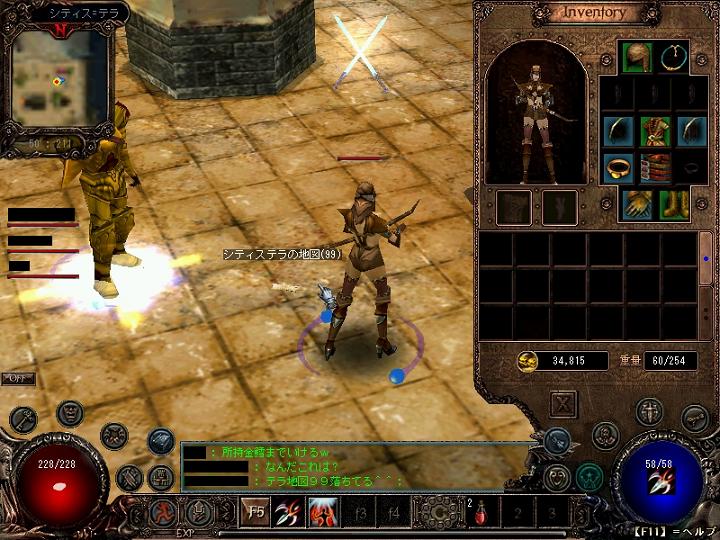Select the equipped necklace slot
This screenshot has height=540, width=720.
[675, 56]
